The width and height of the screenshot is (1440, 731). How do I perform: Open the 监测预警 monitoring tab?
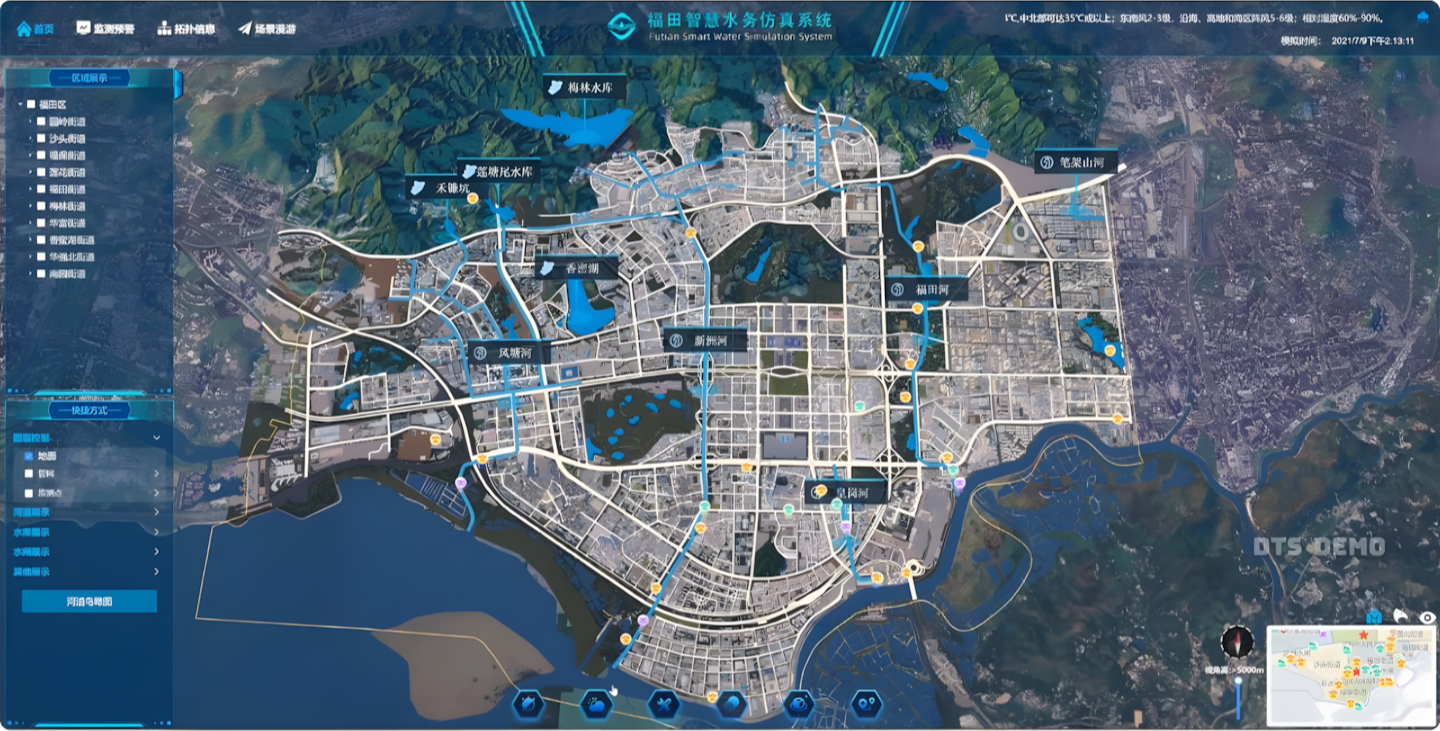click(x=105, y=28)
